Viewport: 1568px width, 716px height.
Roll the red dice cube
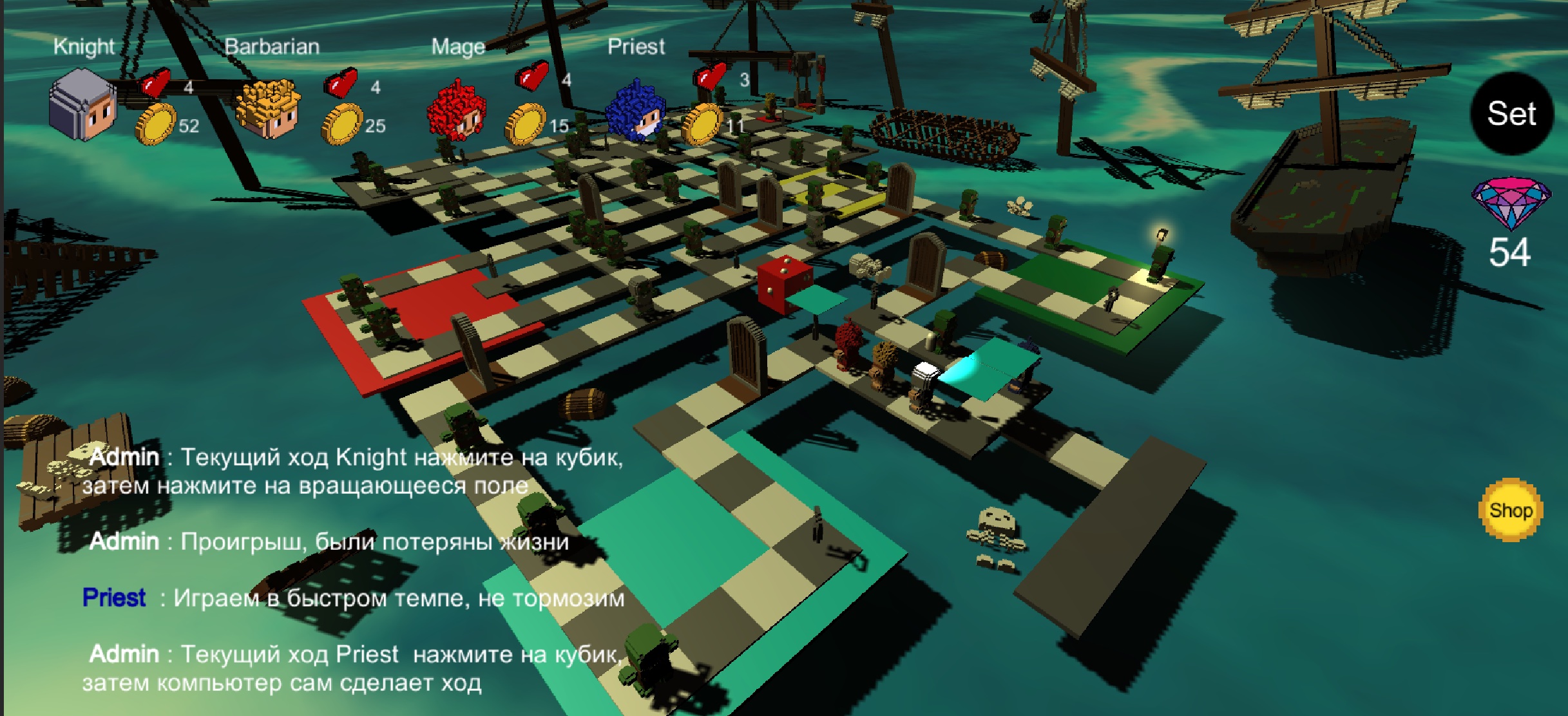tap(783, 284)
